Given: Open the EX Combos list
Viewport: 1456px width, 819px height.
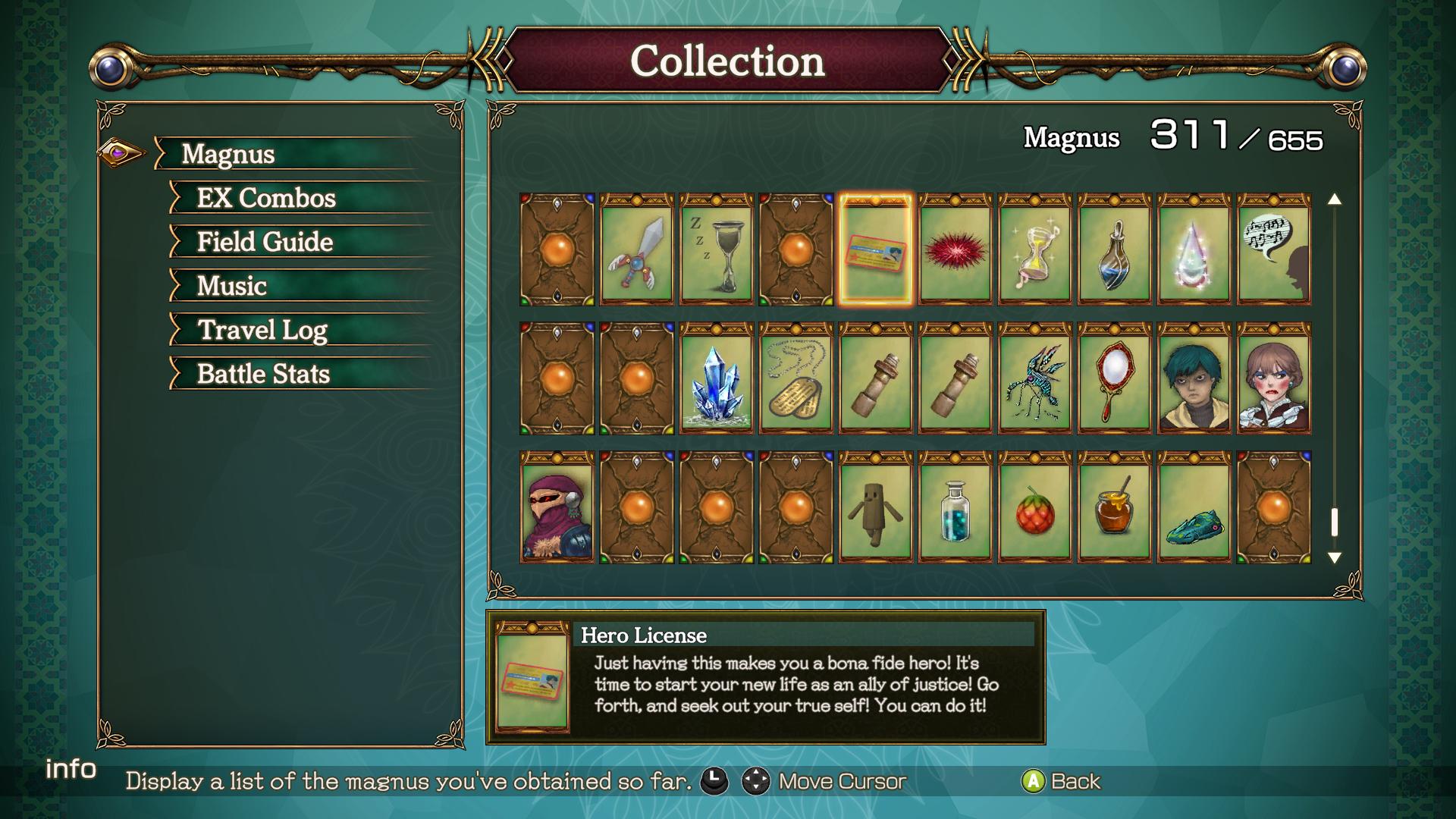Looking at the screenshot, I should tap(265, 198).
